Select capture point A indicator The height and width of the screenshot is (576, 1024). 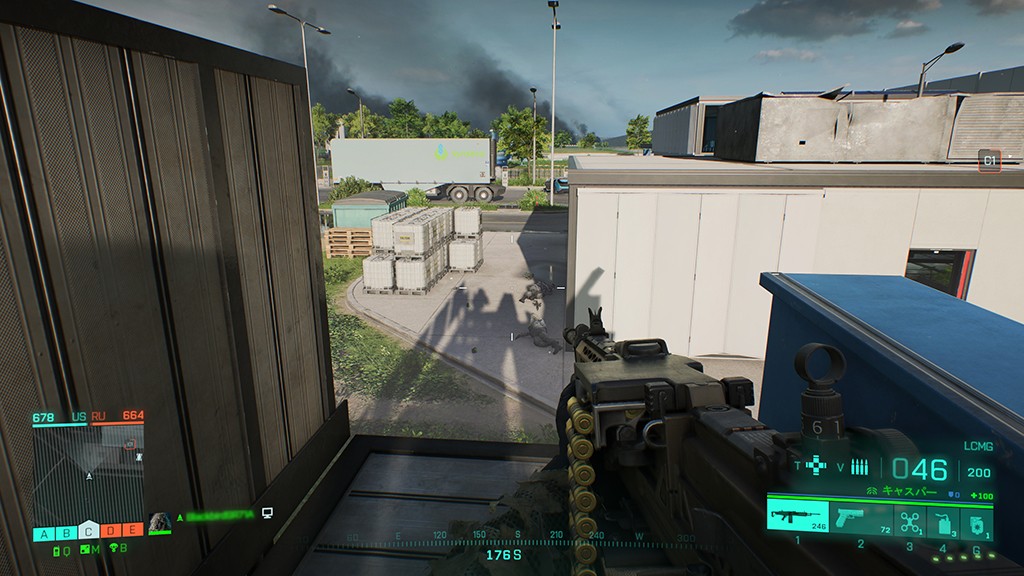[44, 532]
